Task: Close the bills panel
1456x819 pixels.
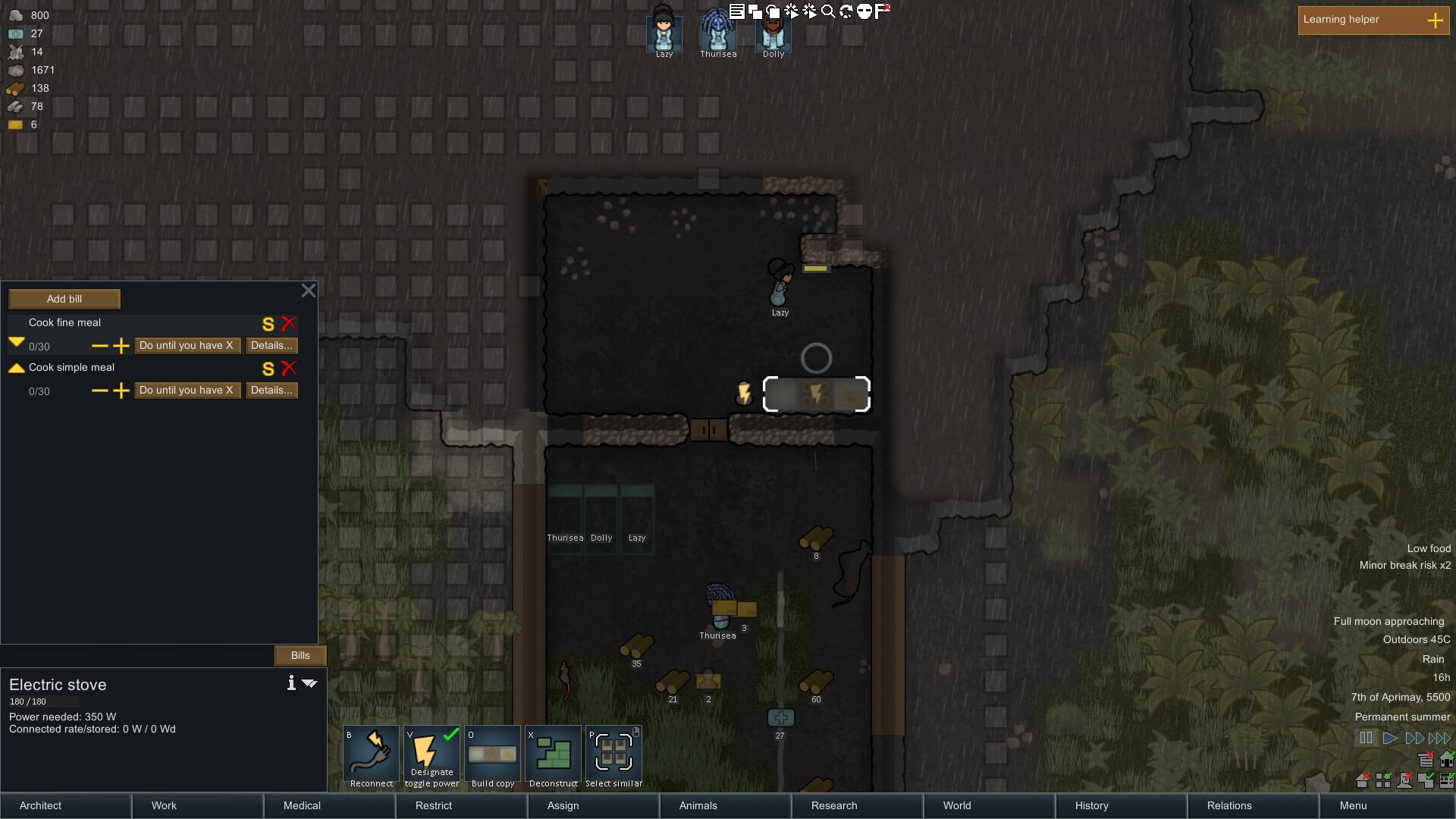Action: coord(309,290)
